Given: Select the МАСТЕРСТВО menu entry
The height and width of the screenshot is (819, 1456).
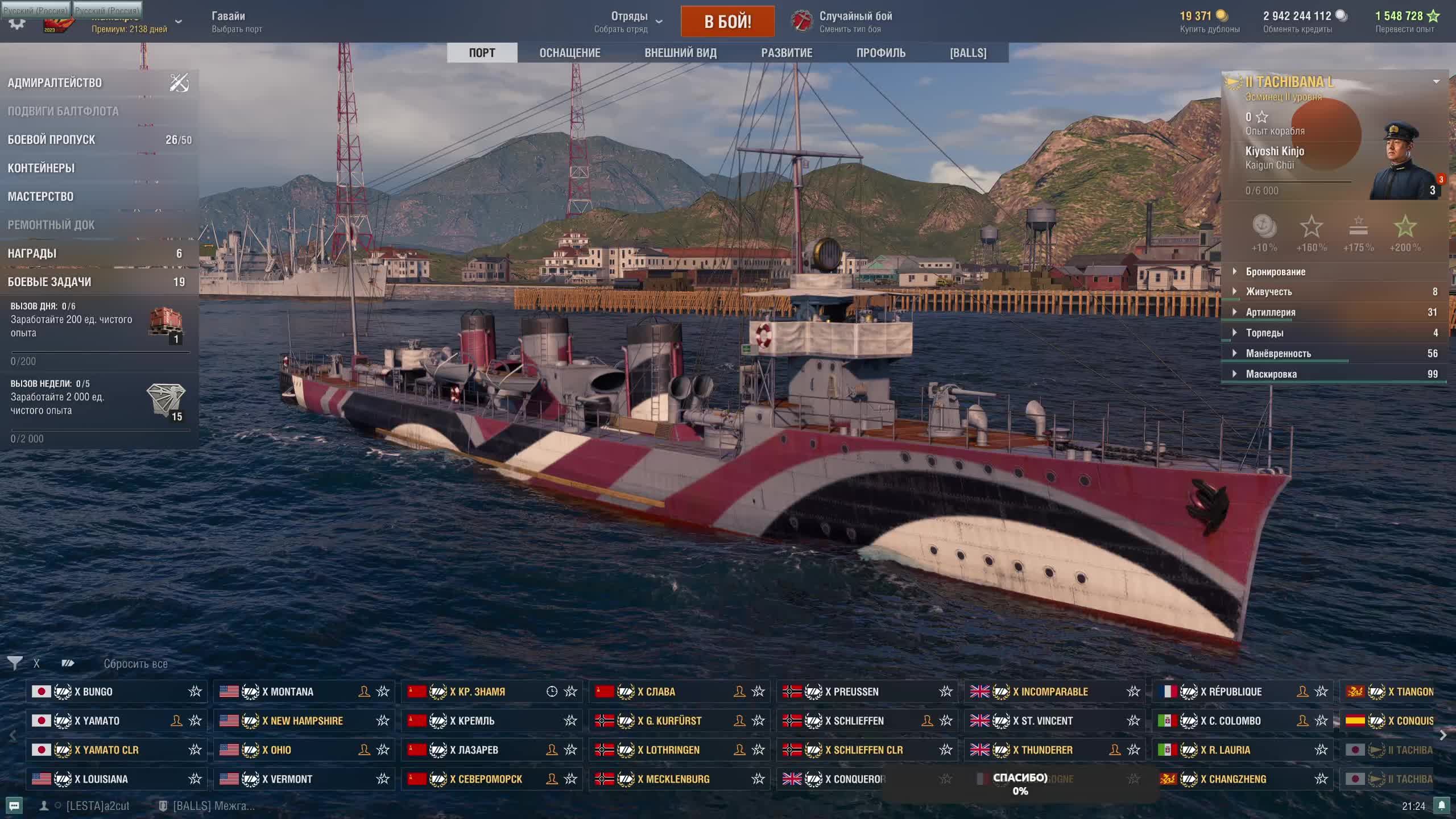Looking at the screenshot, I should [40, 197].
